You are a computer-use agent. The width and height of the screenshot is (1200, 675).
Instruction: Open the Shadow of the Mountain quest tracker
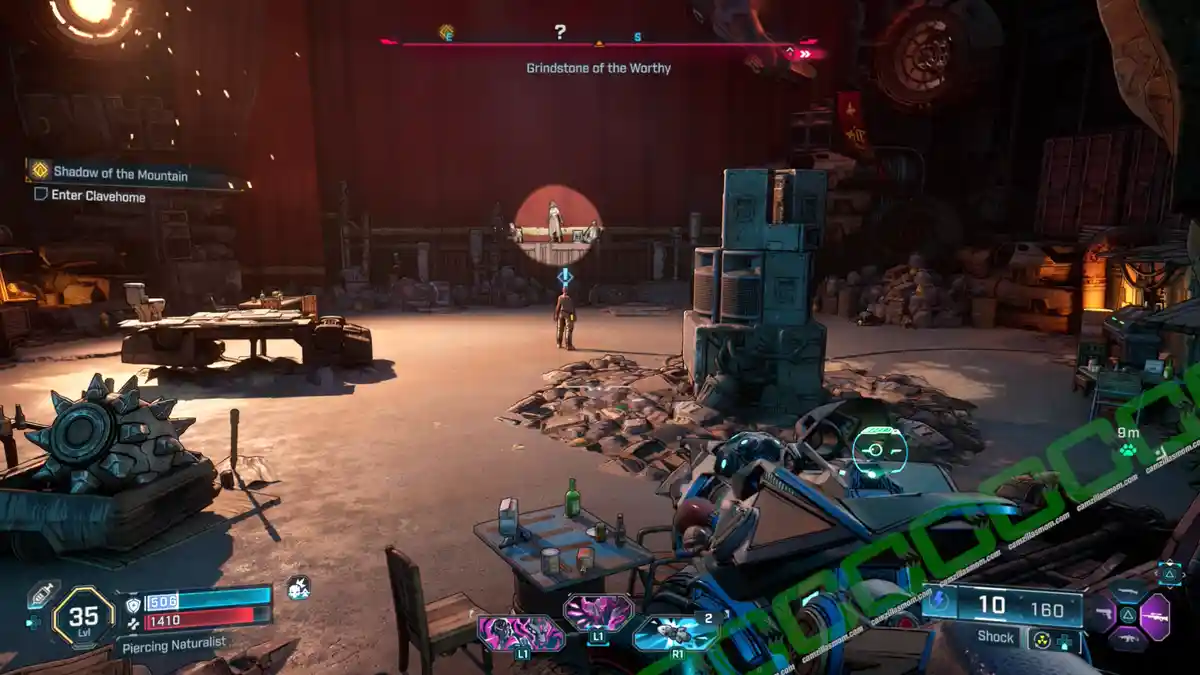[x=120, y=173]
